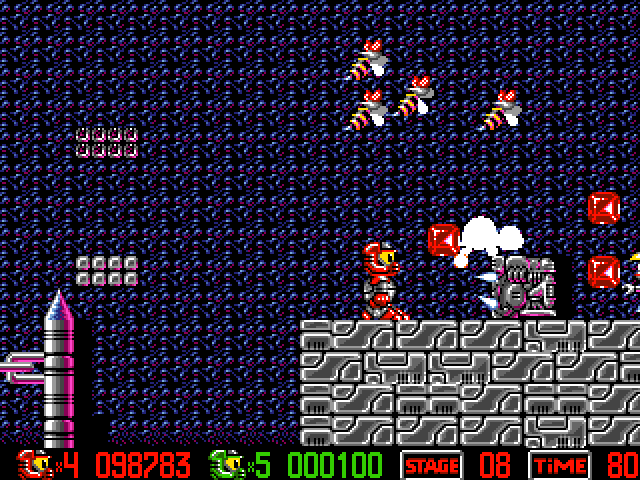Click the red player one face icon

(x=33, y=464)
